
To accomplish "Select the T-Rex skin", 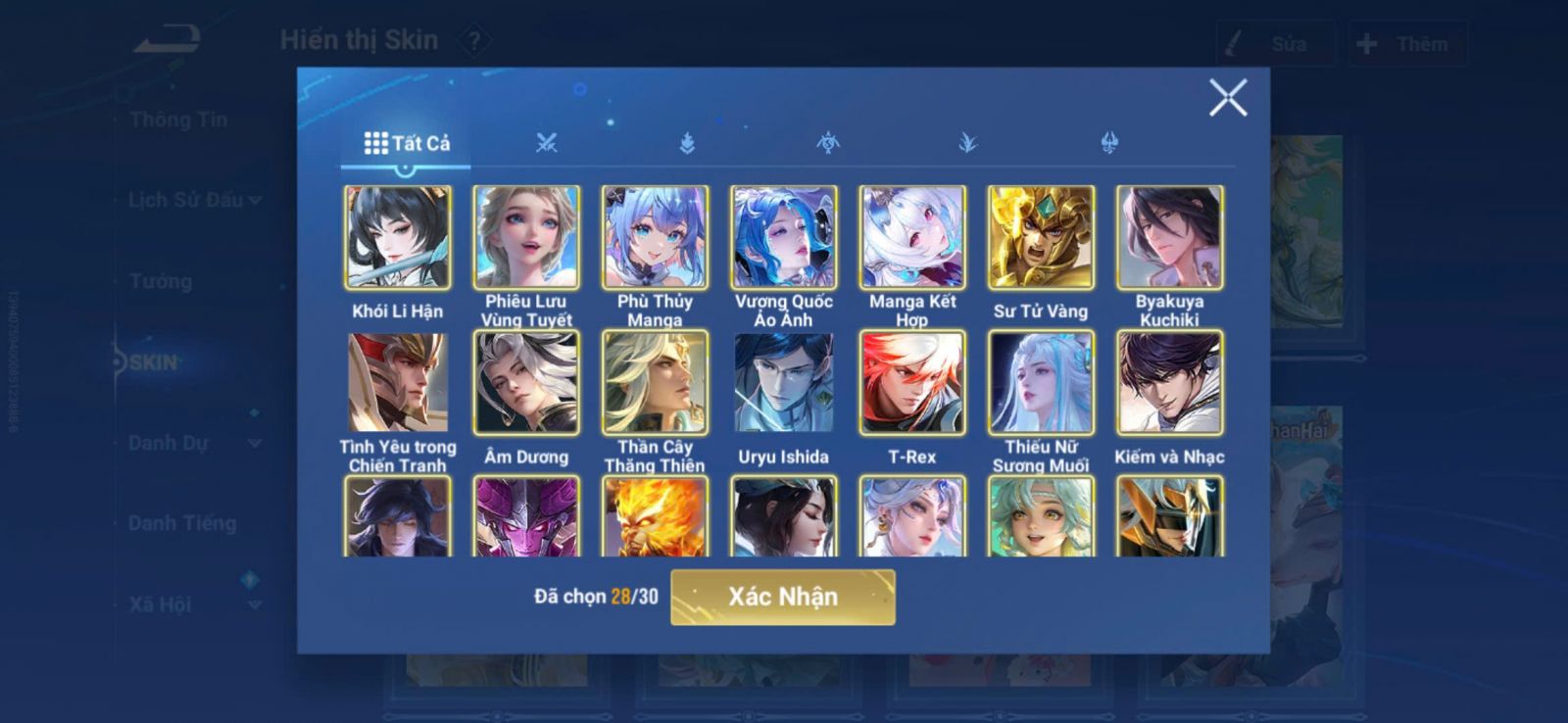I will point(912,383).
